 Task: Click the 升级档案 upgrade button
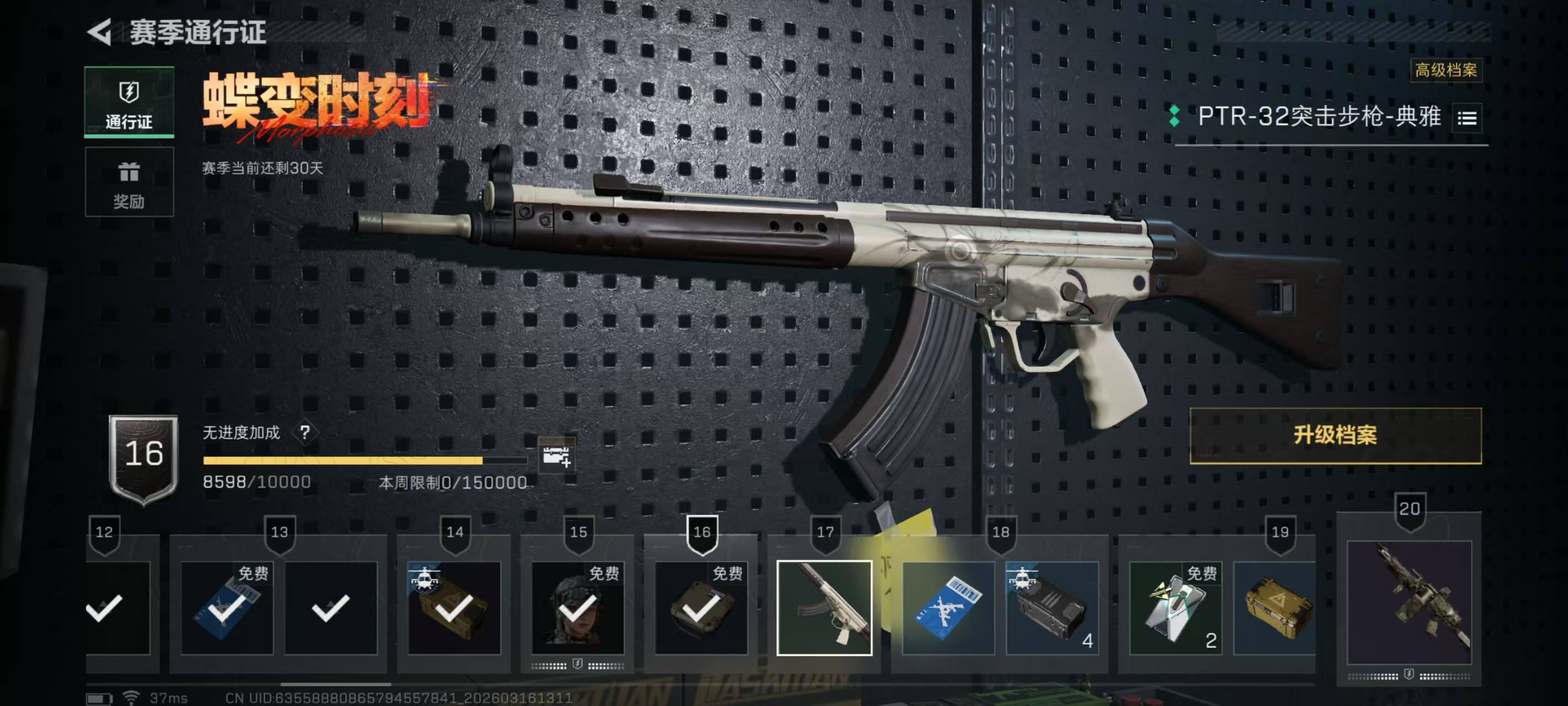(1335, 435)
